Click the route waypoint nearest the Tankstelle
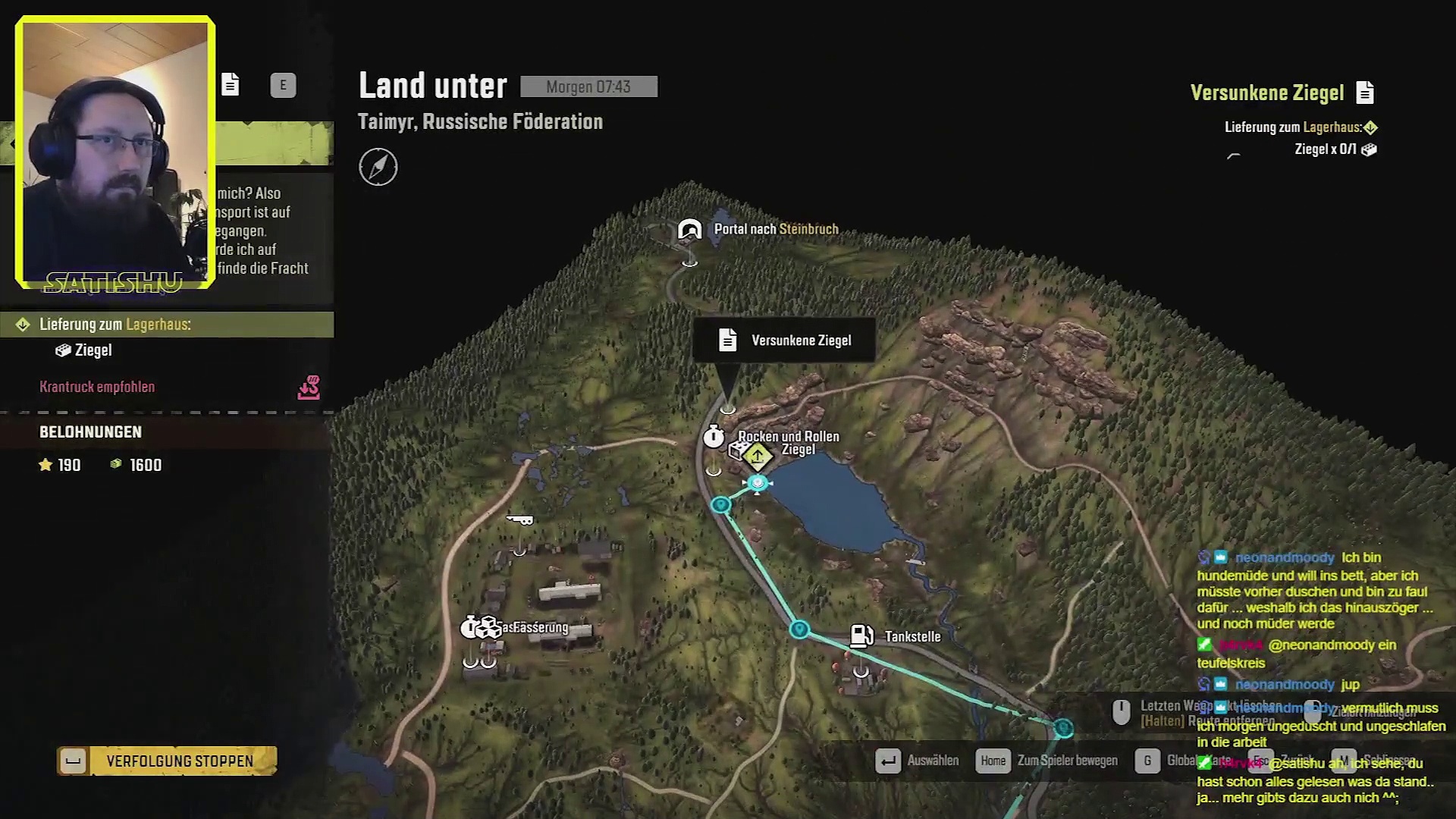Image resolution: width=1456 pixels, height=819 pixels. pos(799,629)
